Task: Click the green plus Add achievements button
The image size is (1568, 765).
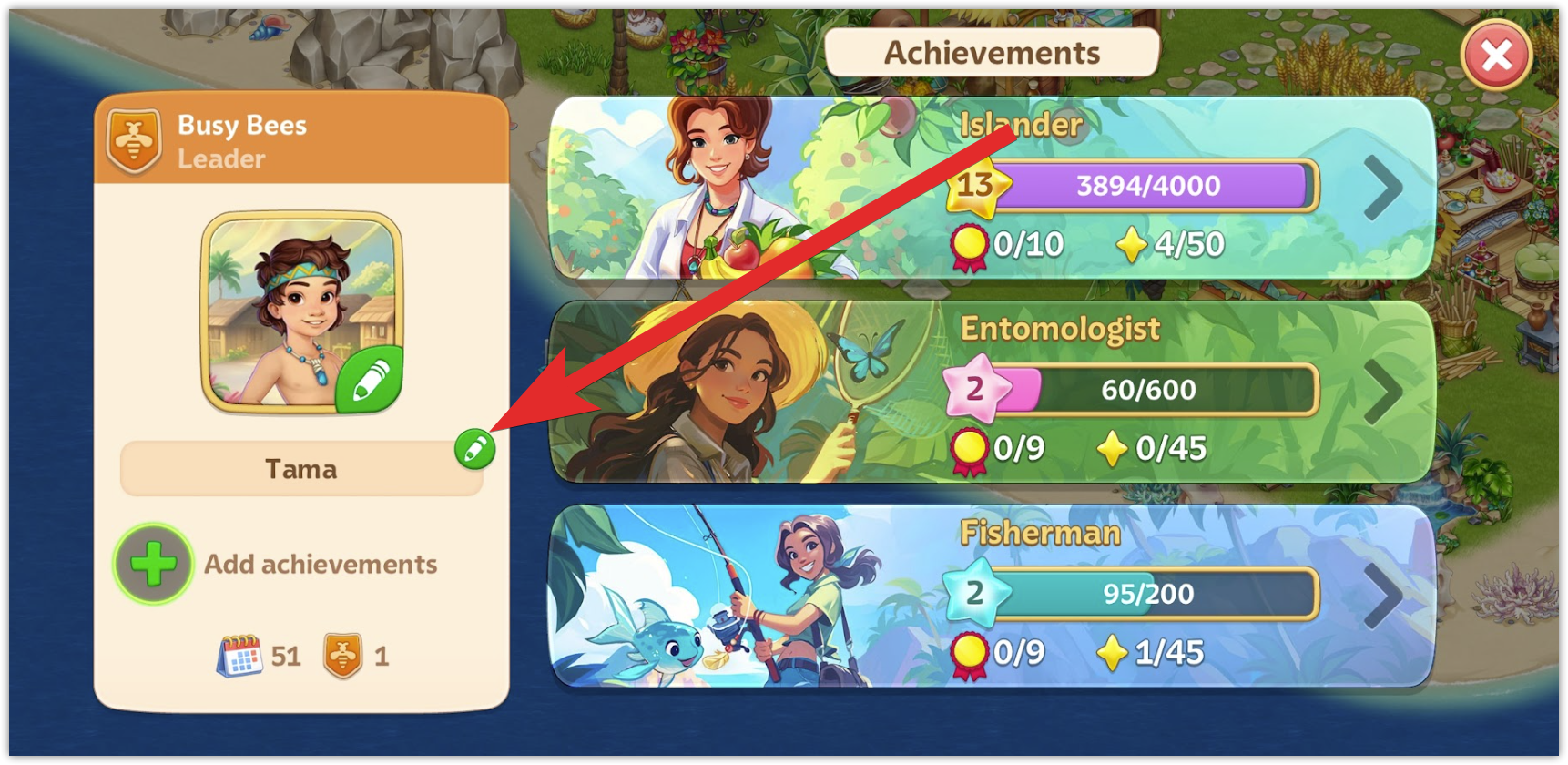Action: [x=153, y=564]
